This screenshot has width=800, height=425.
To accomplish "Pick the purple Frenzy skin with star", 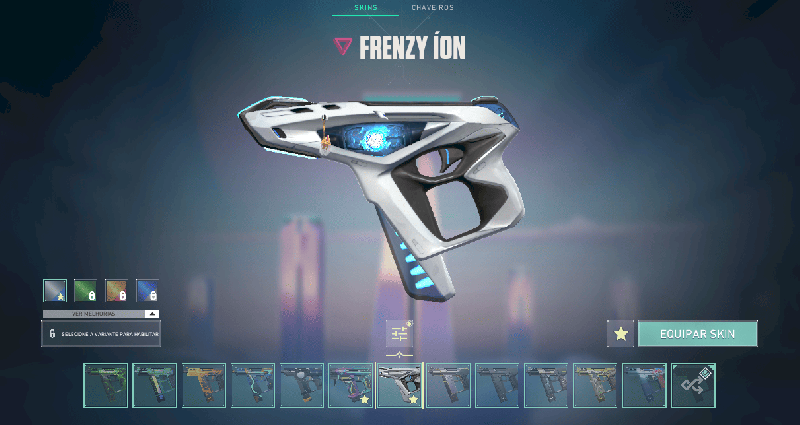I will click(x=351, y=385).
